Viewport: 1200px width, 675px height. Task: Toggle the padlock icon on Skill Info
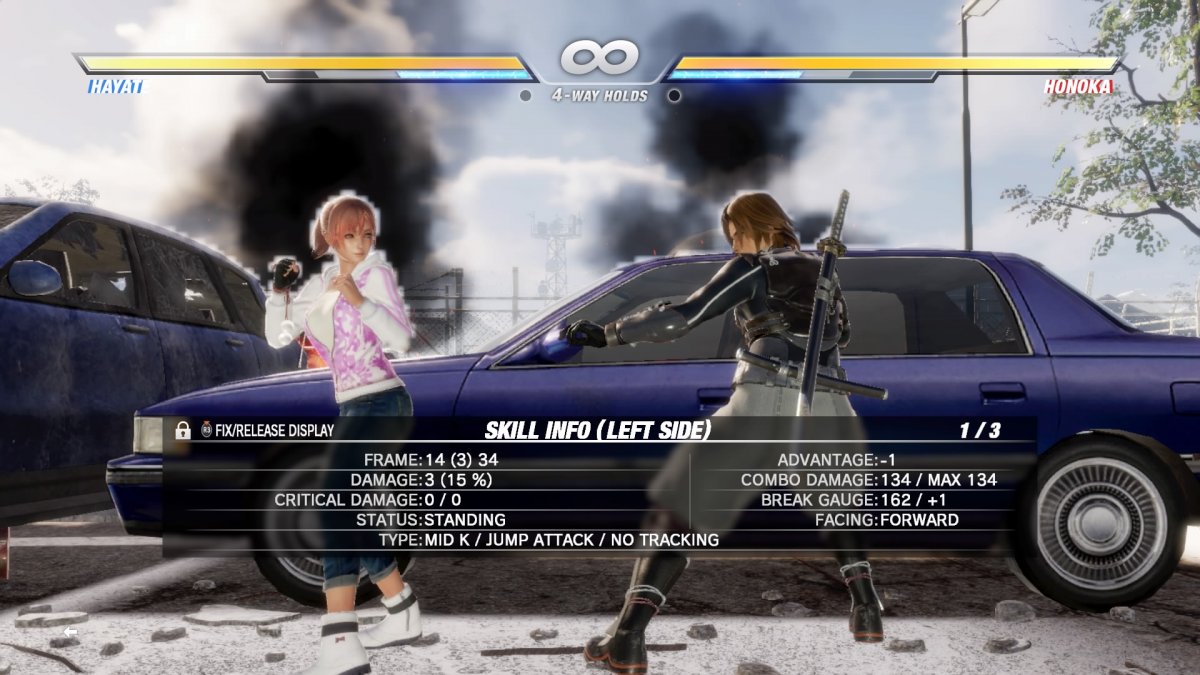[x=183, y=430]
